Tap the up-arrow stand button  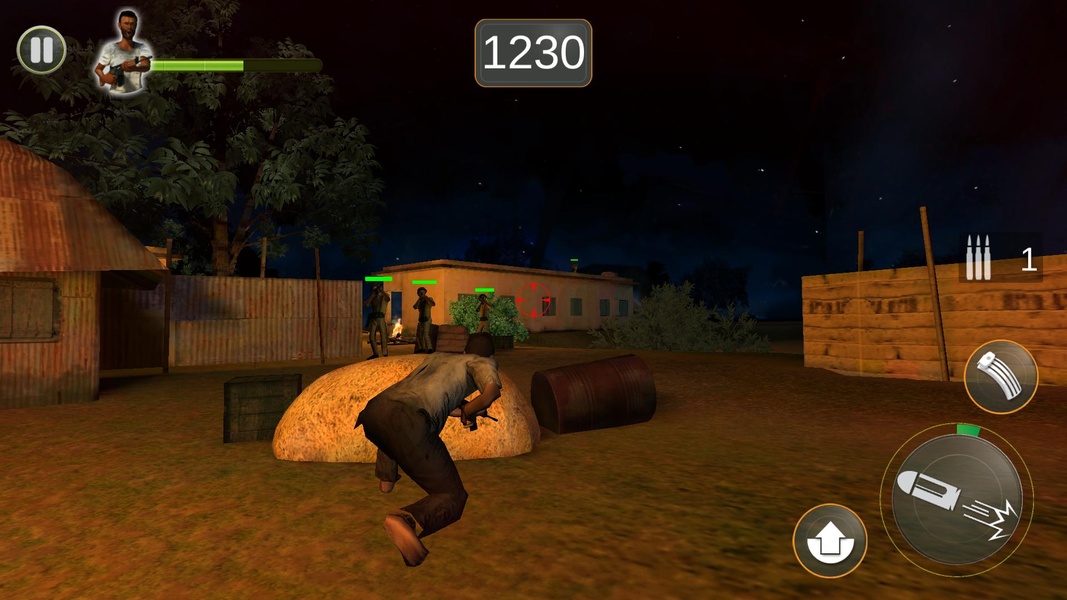[x=829, y=541]
